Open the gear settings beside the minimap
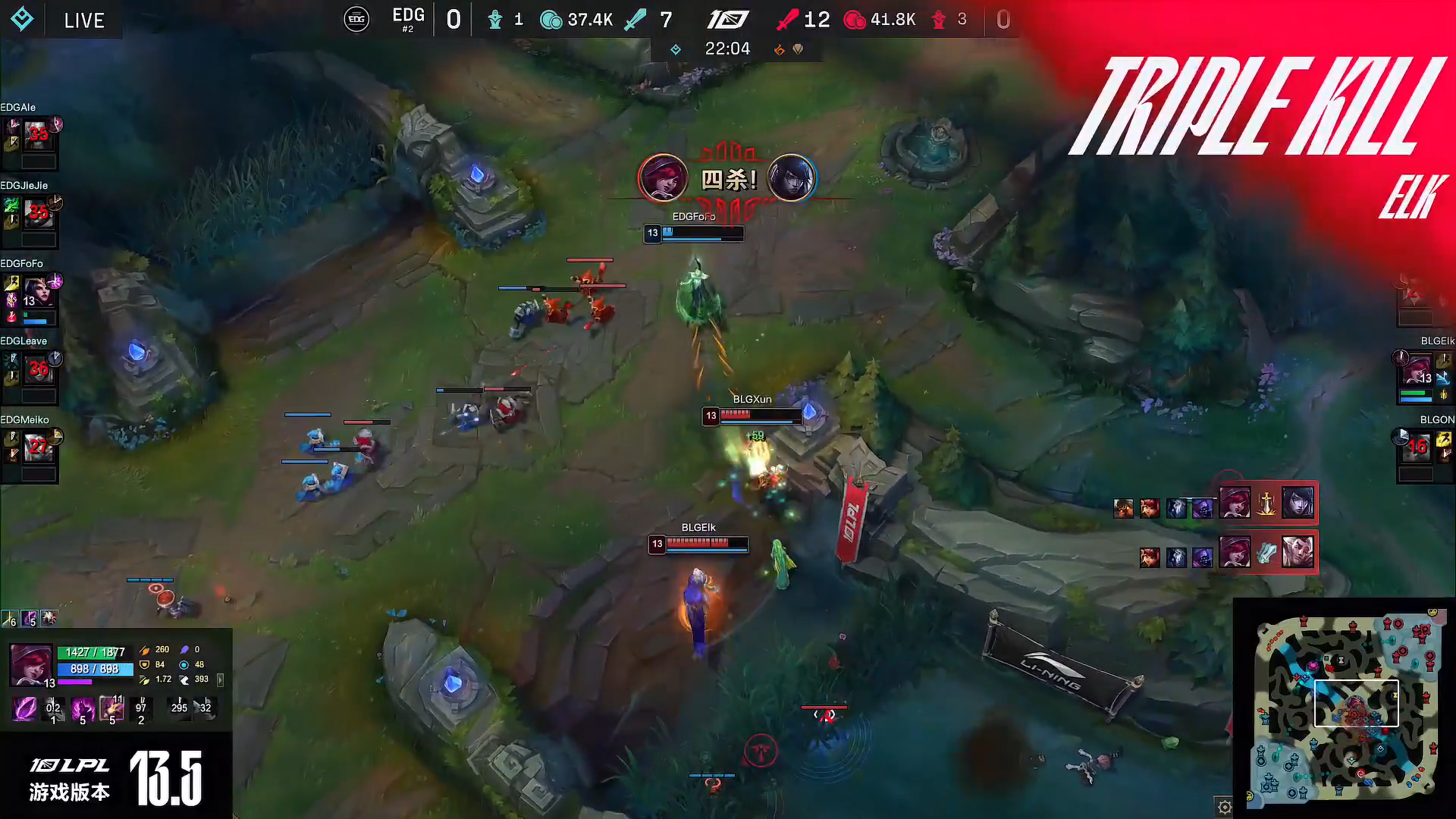Screen dimensions: 1456x819 point(1224,807)
